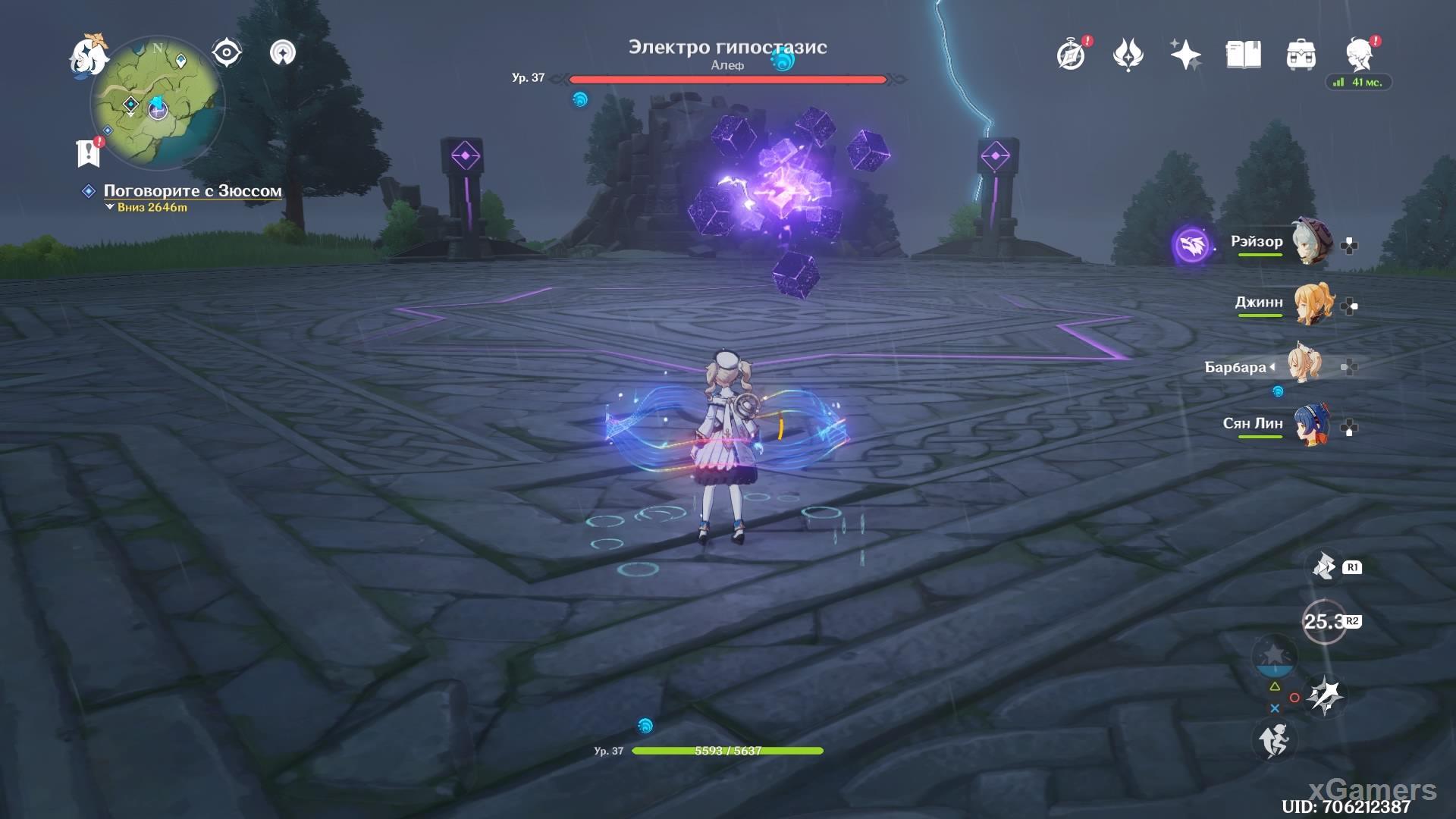The image size is (1456, 819).
Task: Open the compass icon with red alert
Action: (x=1071, y=55)
